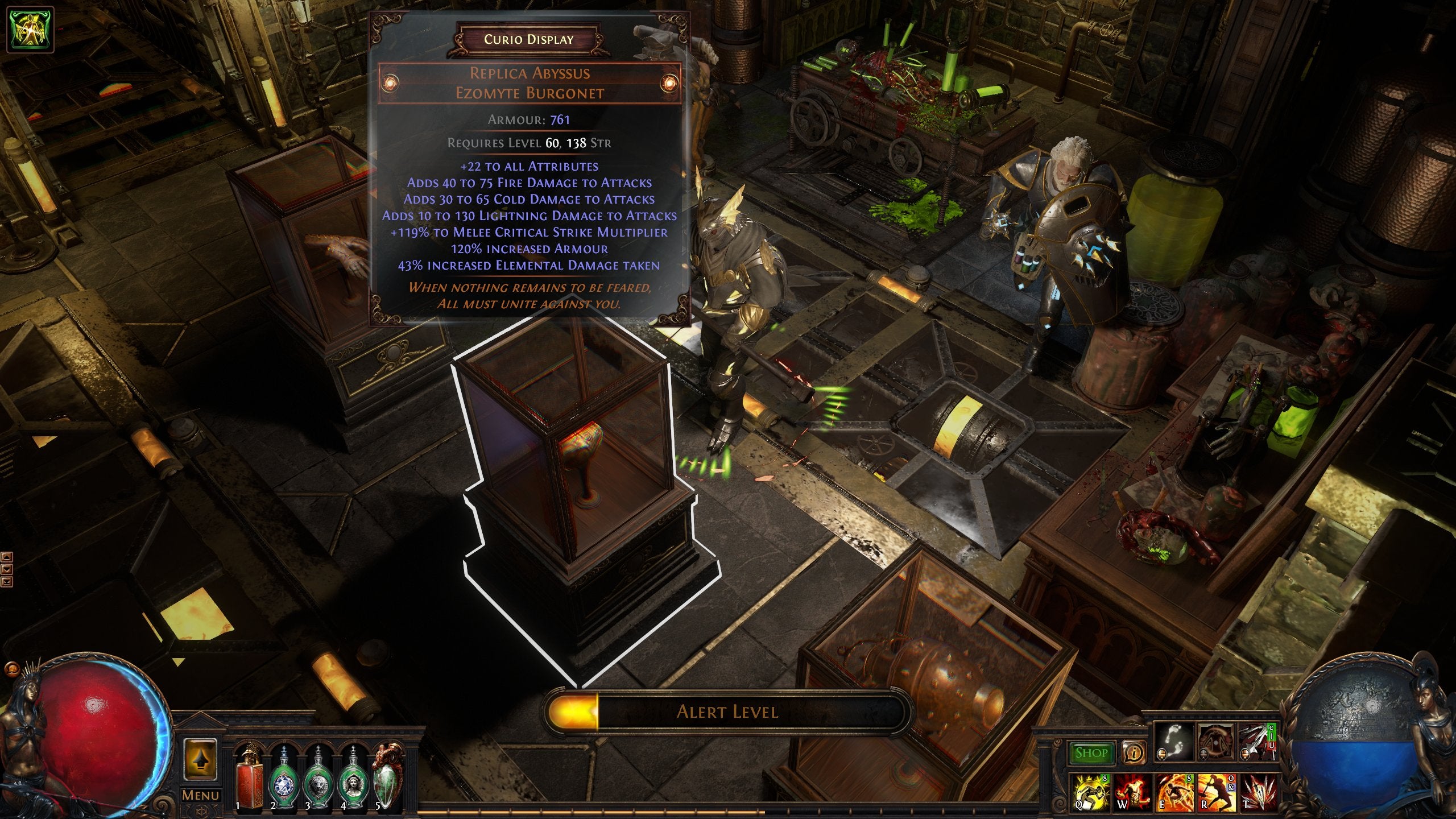Click the orange info speech-bubble button

[1134, 753]
